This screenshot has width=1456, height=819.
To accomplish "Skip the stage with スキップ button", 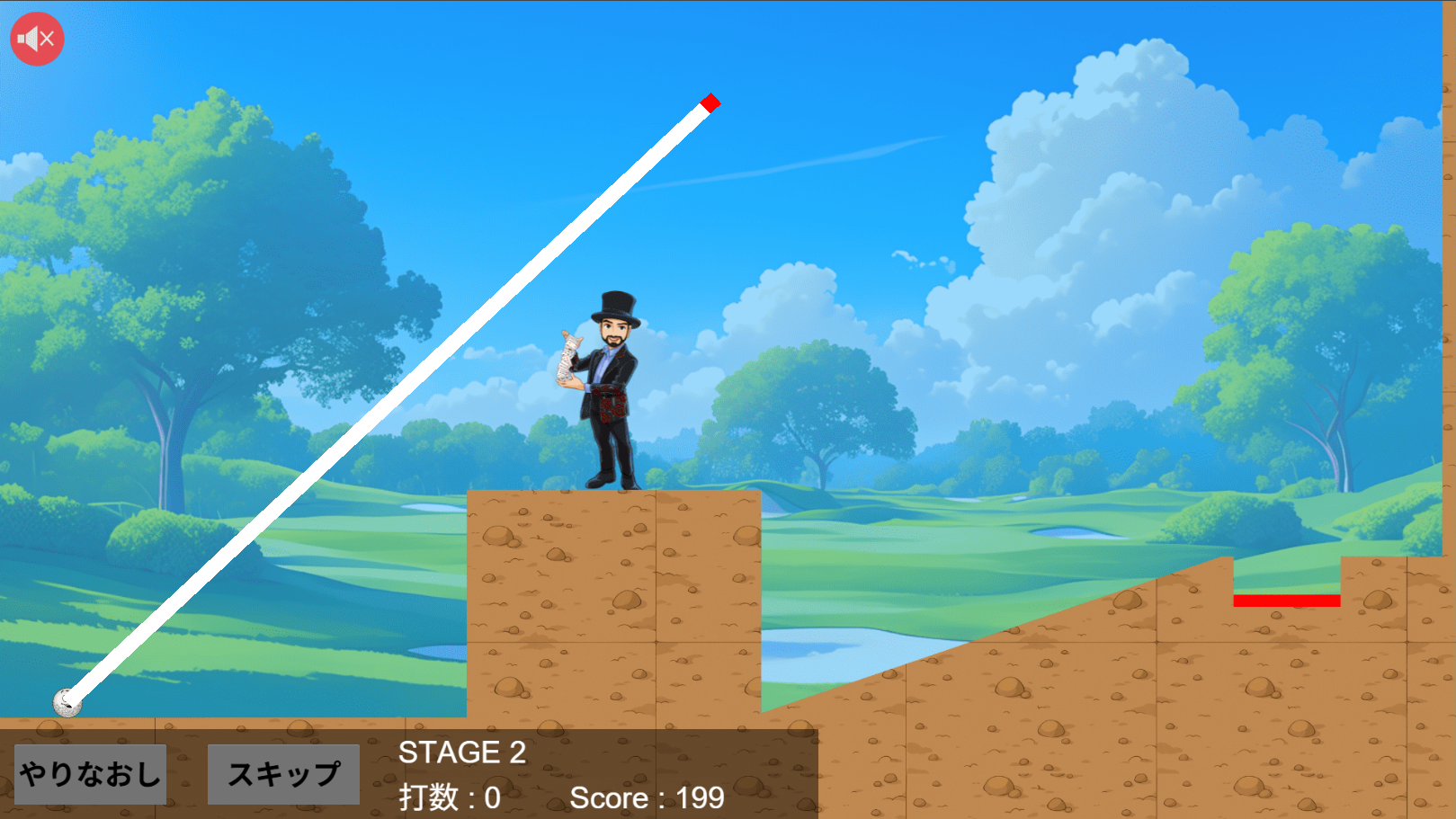I will click(283, 774).
